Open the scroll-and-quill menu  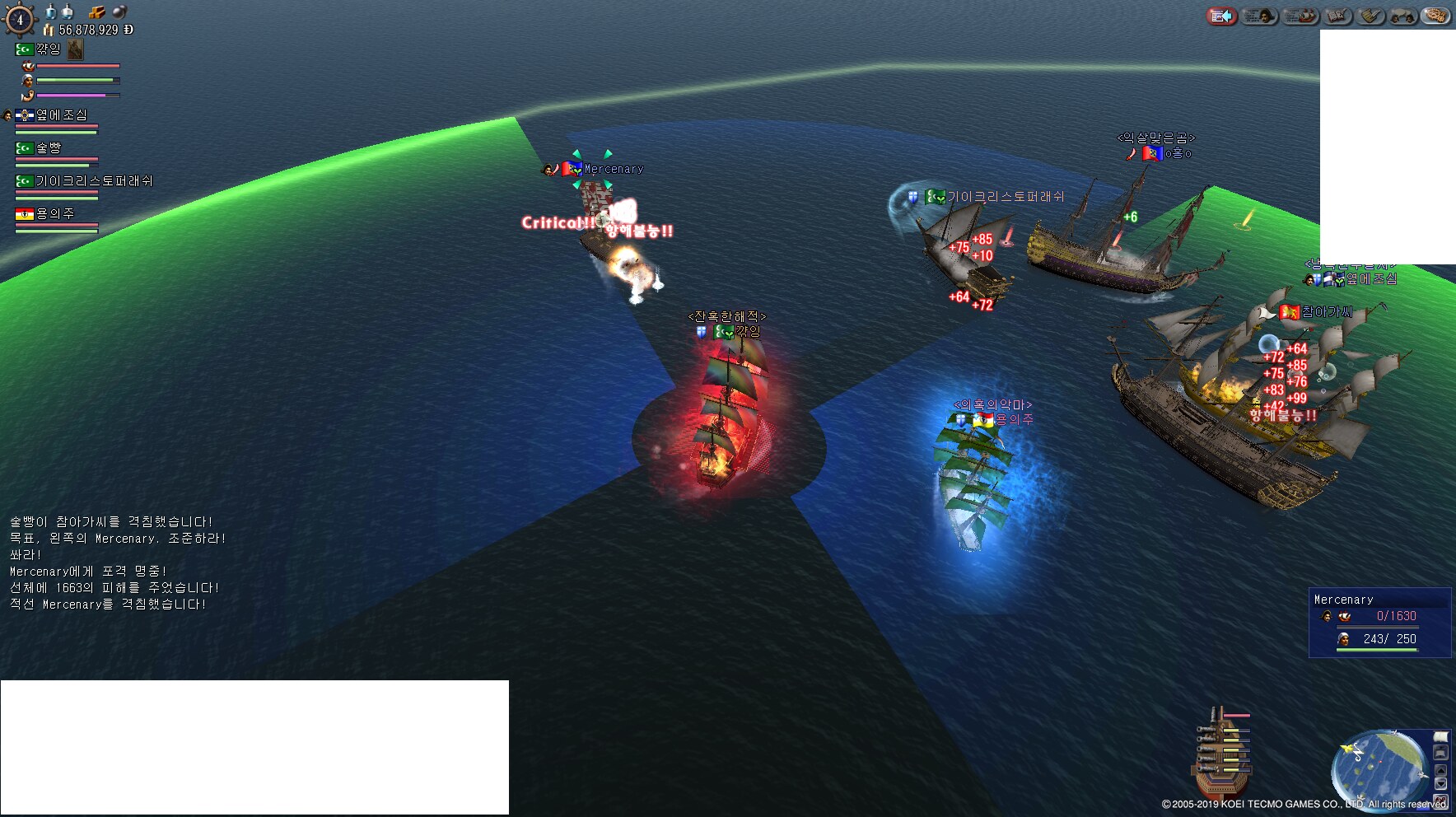(x=1371, y=16)
